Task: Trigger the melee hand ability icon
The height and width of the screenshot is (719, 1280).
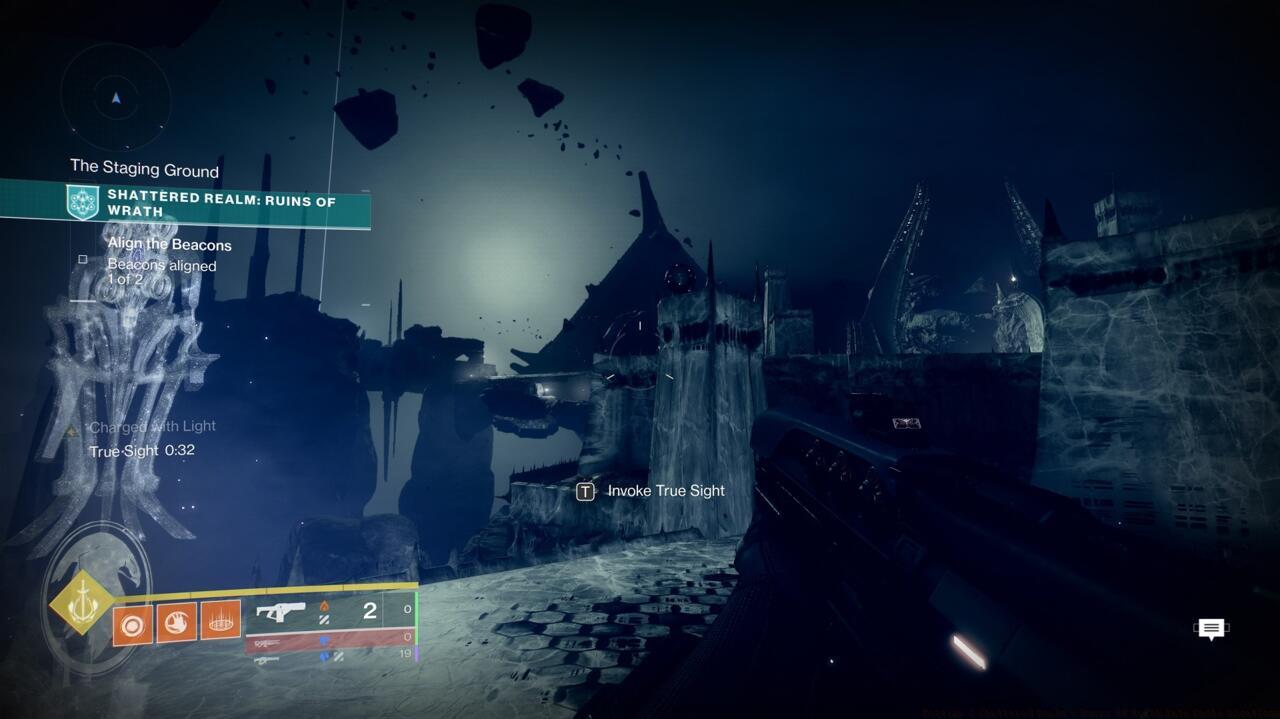Action: (176, 622)
